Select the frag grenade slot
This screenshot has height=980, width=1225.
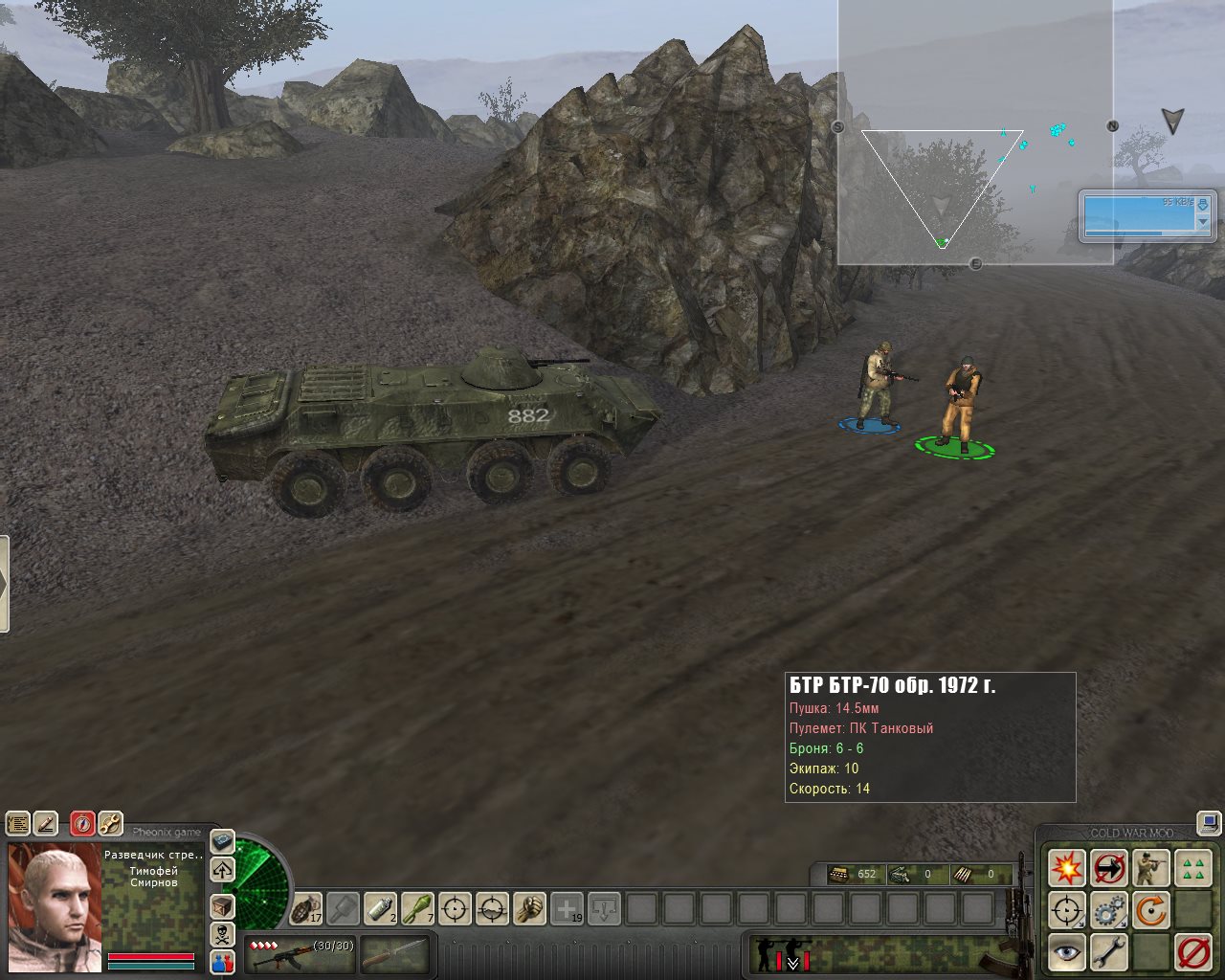click(307, 908)
